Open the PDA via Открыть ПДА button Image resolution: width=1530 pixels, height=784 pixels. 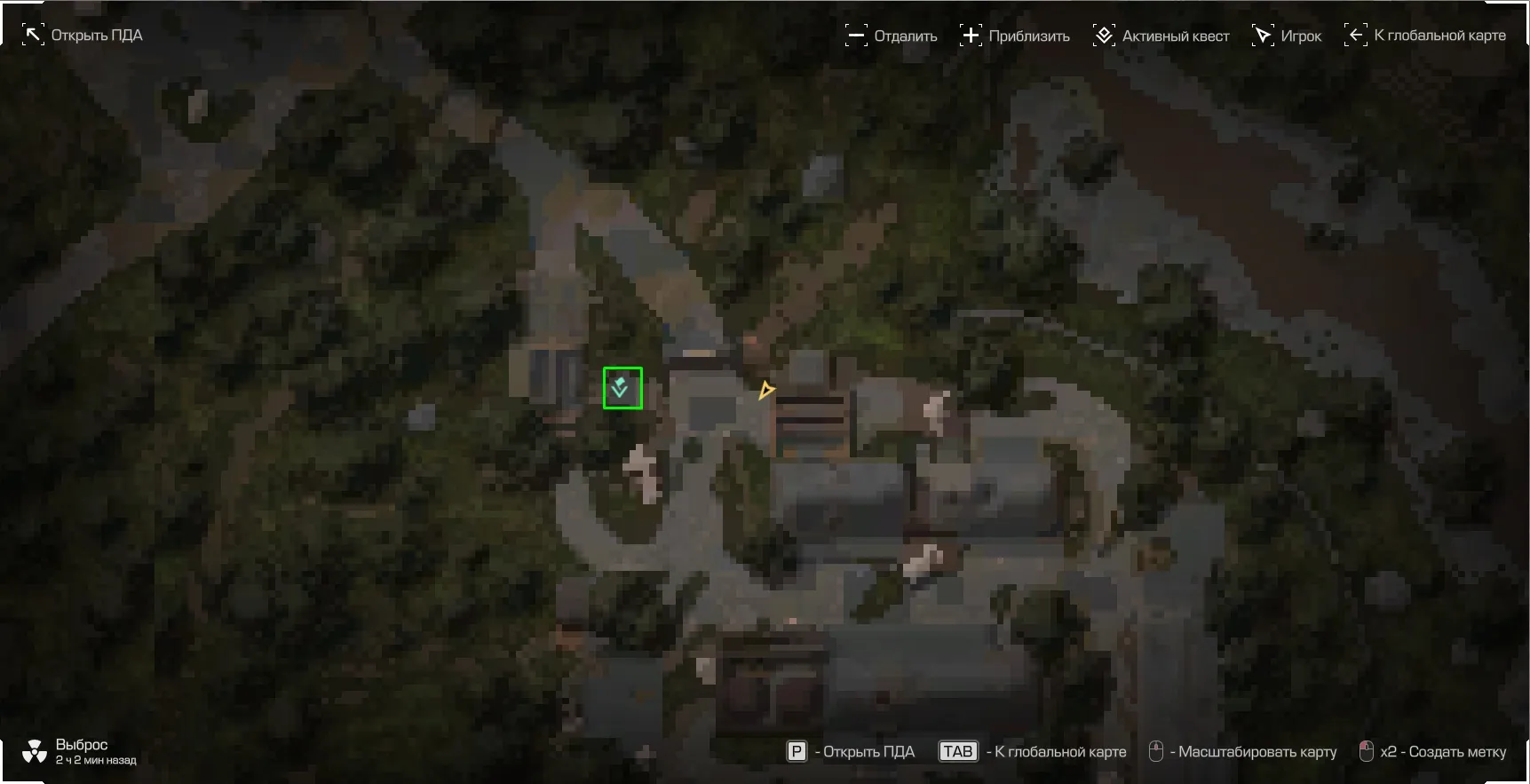(83, 36)
